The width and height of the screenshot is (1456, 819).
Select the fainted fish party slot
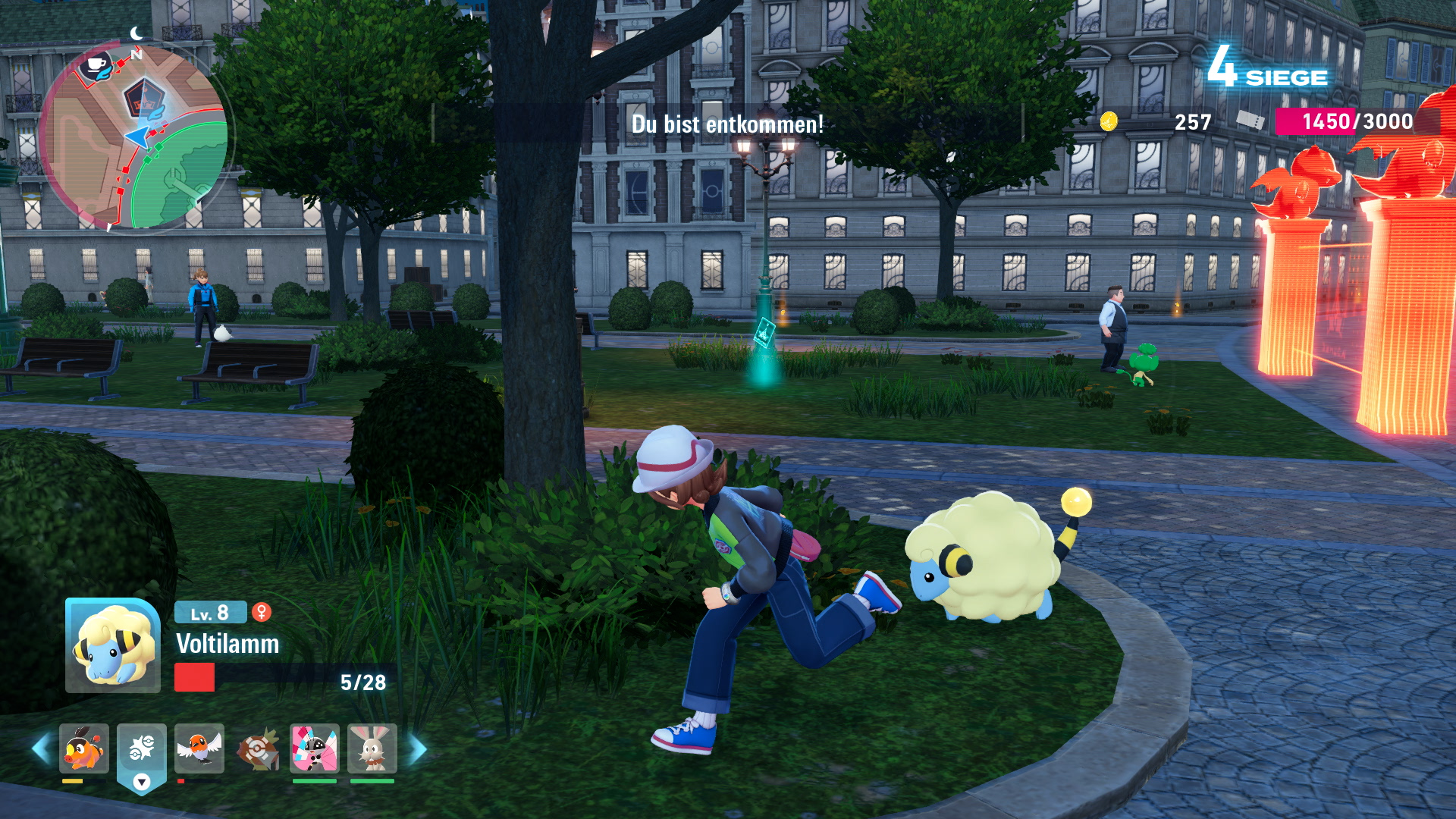pyautogui.click(x=257, y=749)
